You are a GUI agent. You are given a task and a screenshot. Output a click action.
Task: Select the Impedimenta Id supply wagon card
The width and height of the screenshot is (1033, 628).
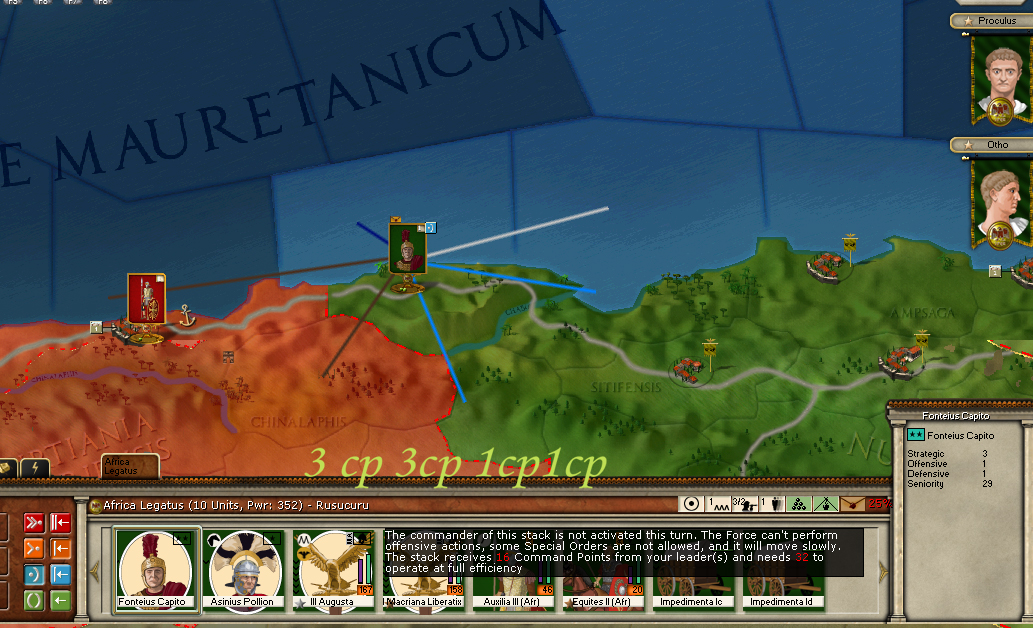tap(786, 590)
